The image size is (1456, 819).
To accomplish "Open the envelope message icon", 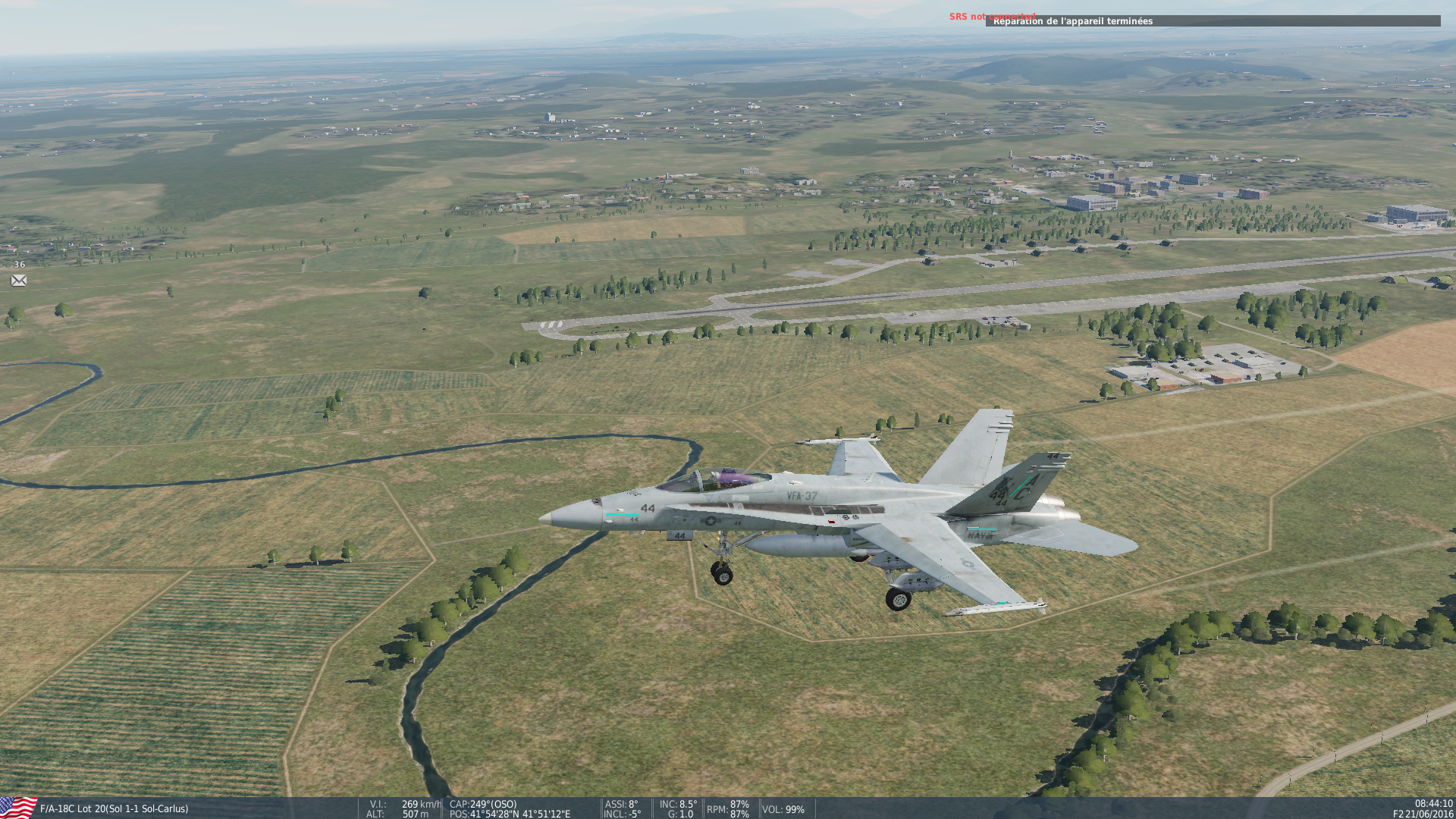I will [19, 281].
